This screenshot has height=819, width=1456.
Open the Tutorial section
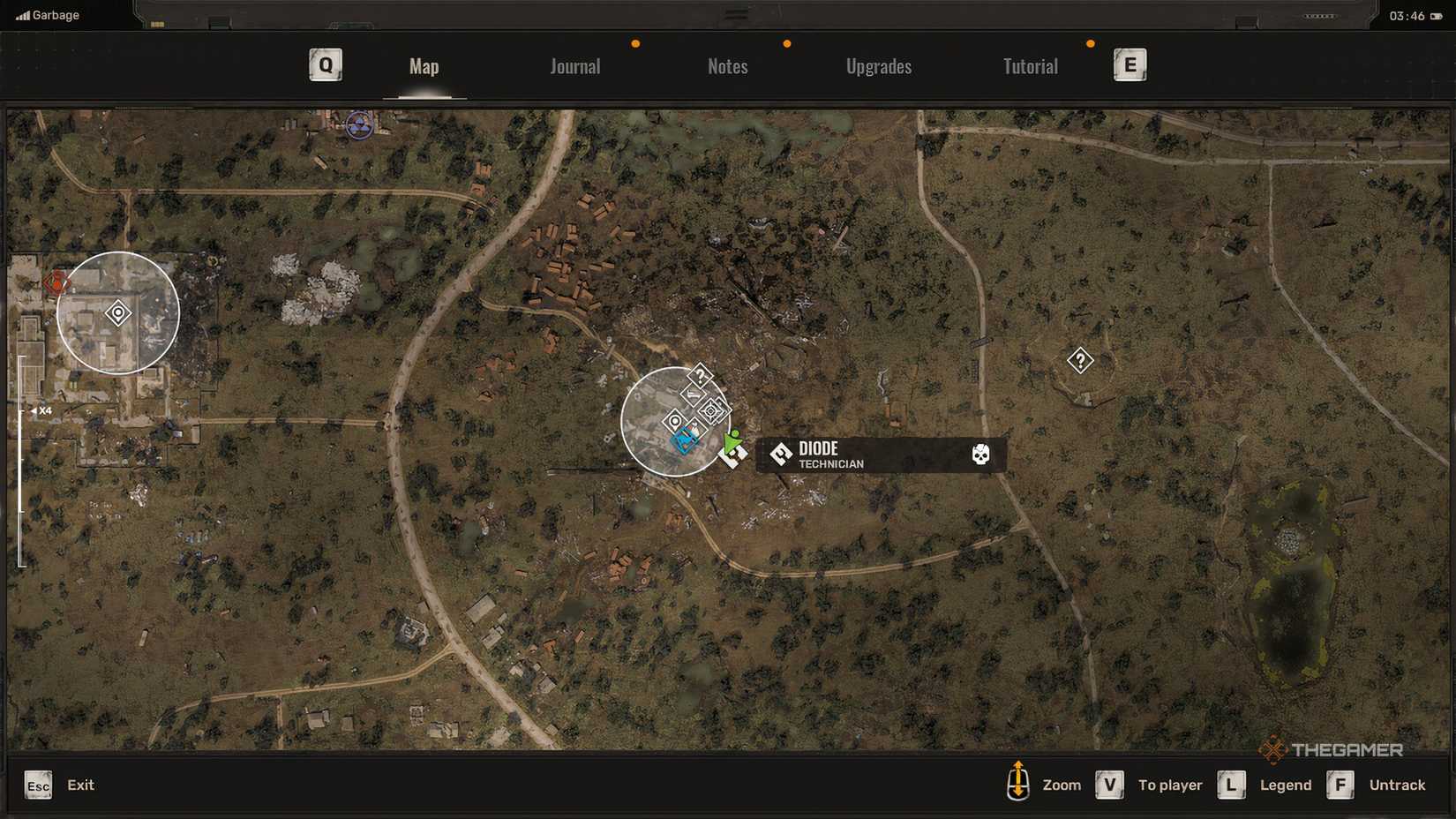coord(1030,65)
